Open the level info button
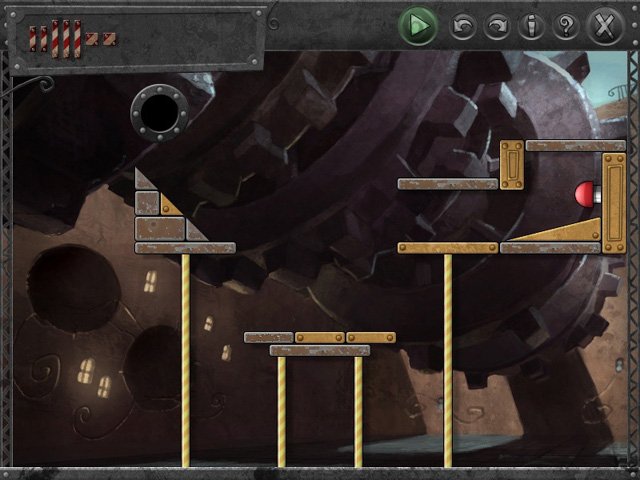Image resolution: width=640 pixels, height=480 pixels. [x=531, y=27]
